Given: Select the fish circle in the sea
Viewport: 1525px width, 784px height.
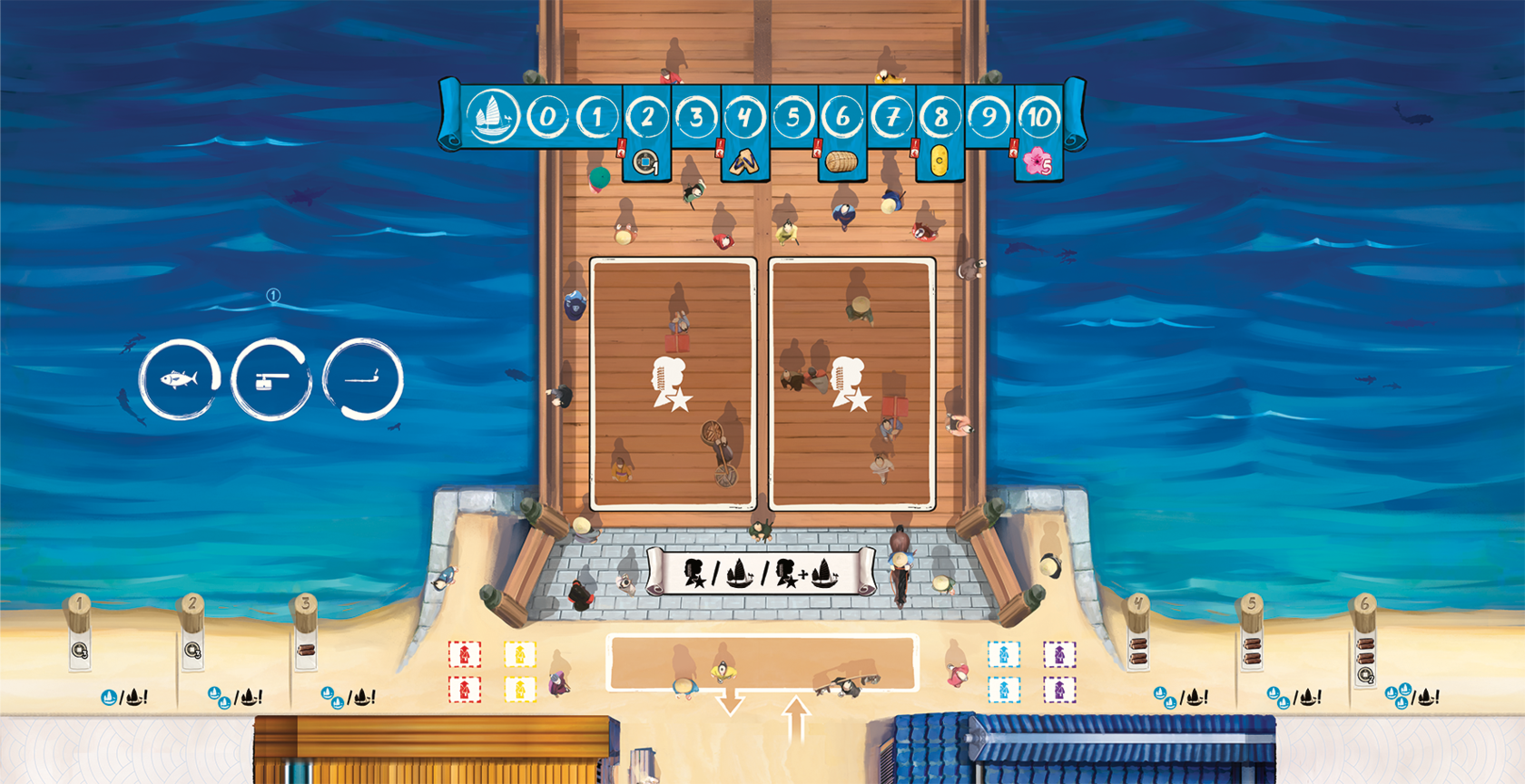Looking at the screenshot, I should tap(179, 379).
